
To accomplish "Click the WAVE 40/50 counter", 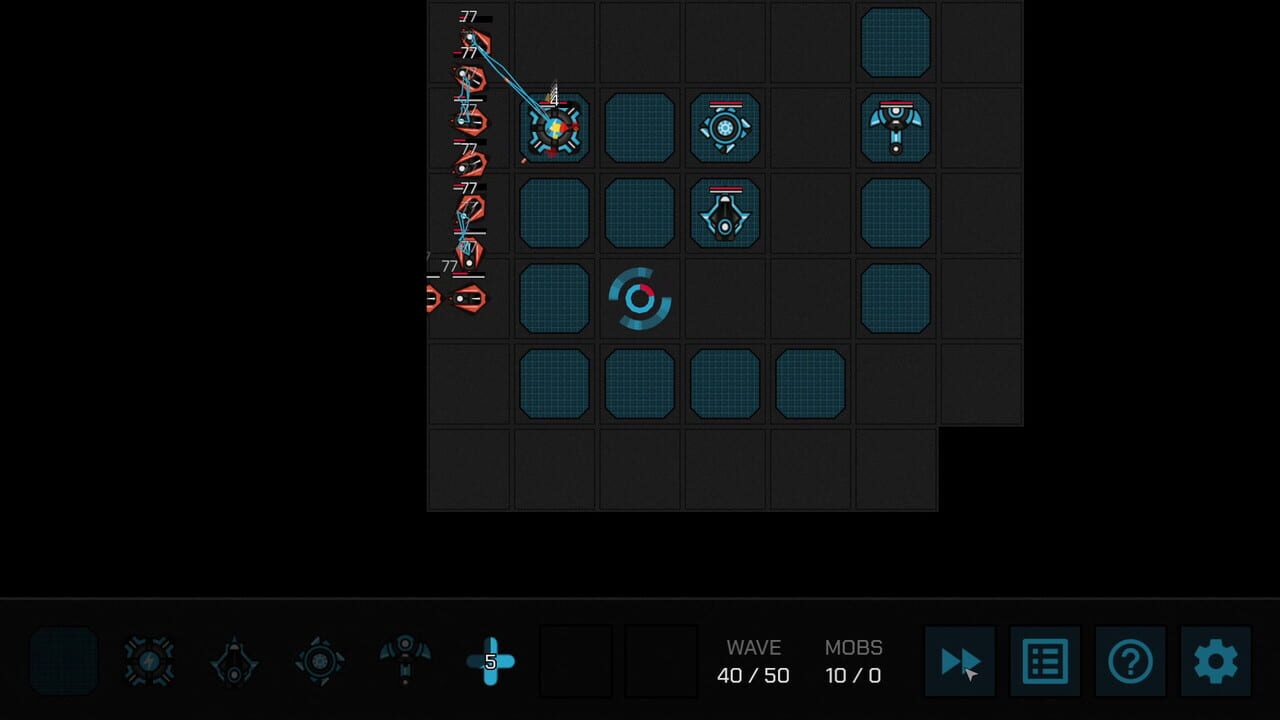I will (755, 662).
